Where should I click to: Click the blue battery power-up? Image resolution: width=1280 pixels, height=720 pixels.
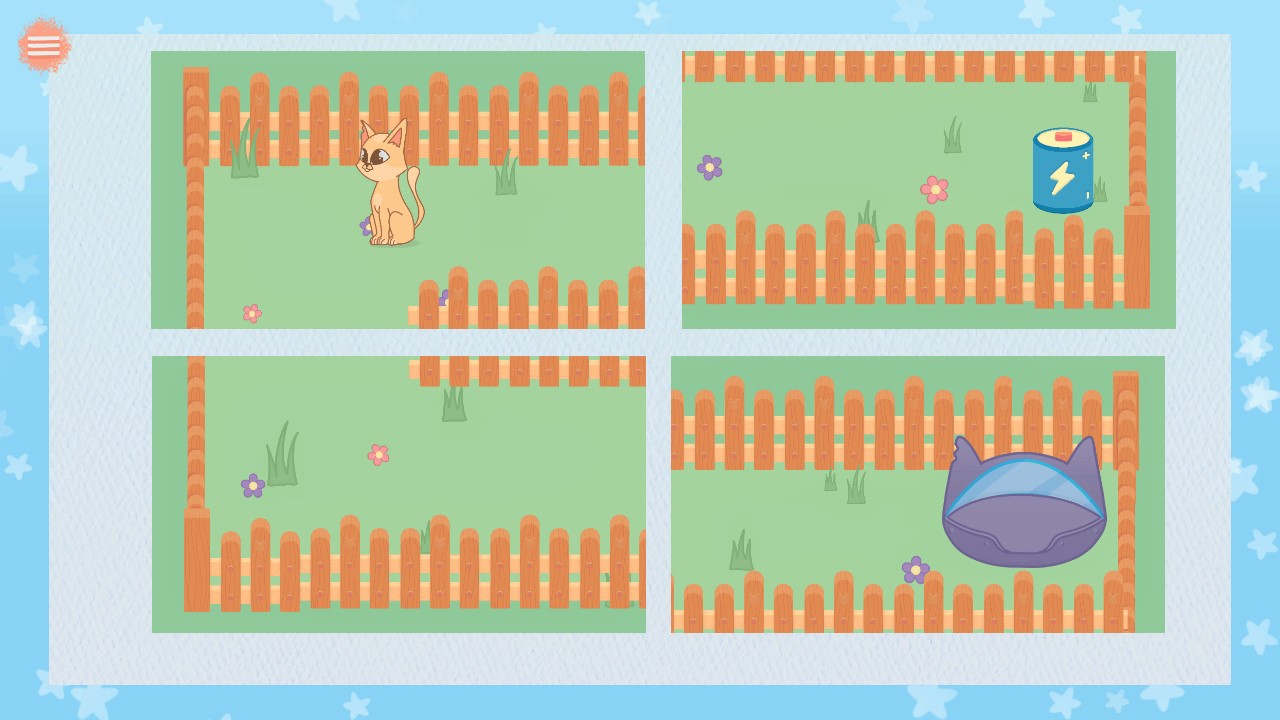(1062, 168)
